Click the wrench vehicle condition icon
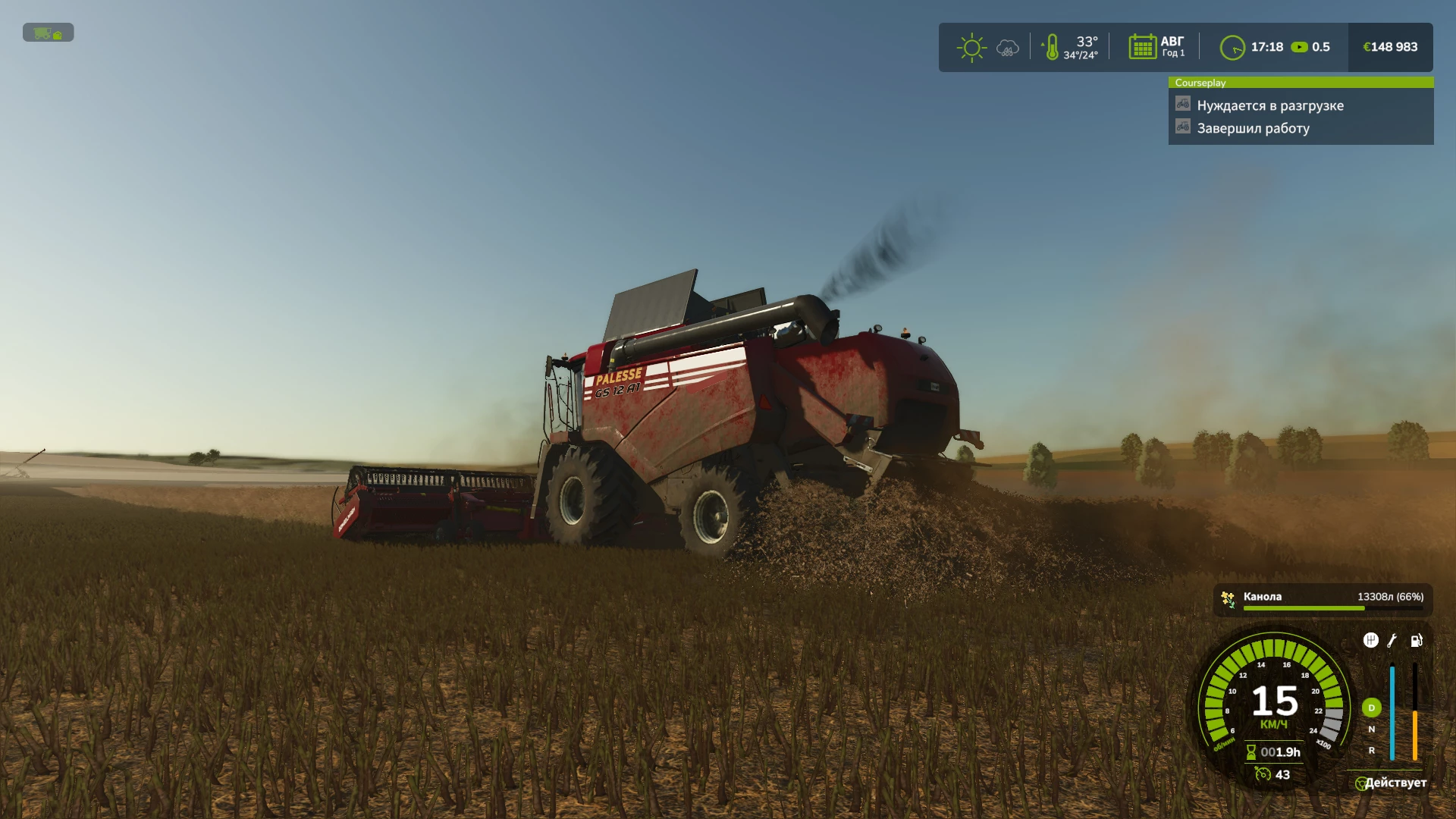 [1392, 641]
